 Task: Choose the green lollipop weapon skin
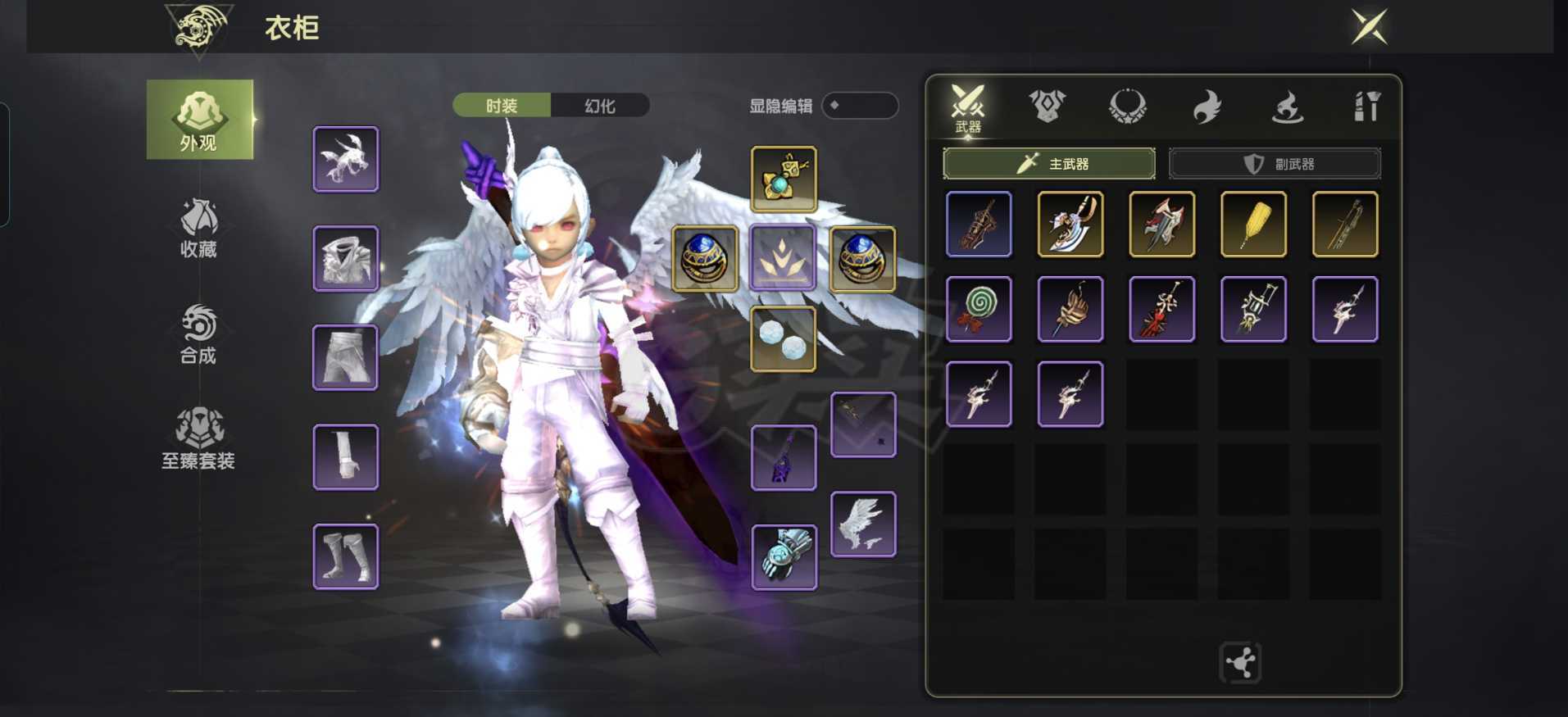coord(979,309)
